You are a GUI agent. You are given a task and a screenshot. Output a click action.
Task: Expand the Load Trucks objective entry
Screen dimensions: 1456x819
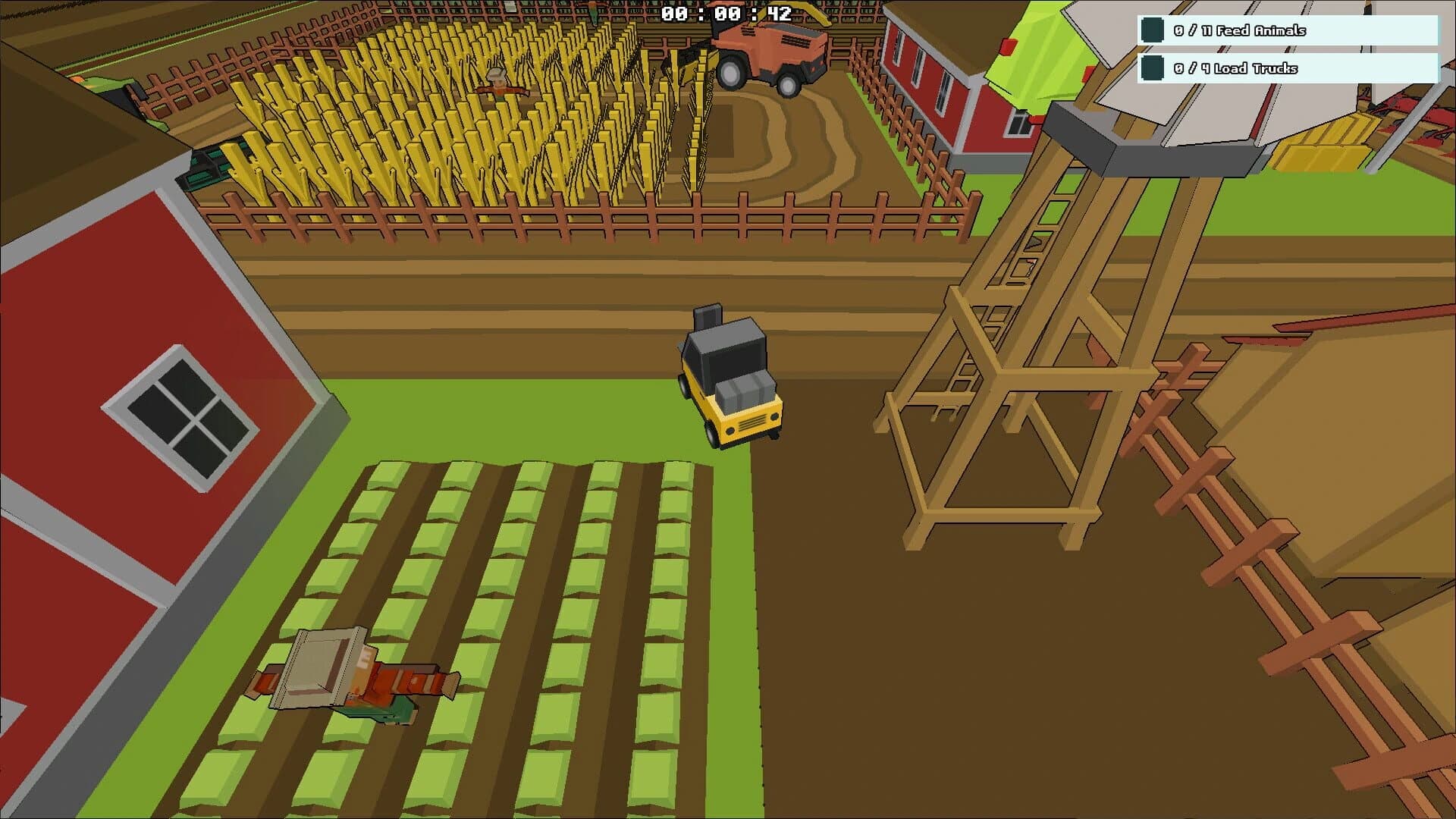coord(1289,68)
